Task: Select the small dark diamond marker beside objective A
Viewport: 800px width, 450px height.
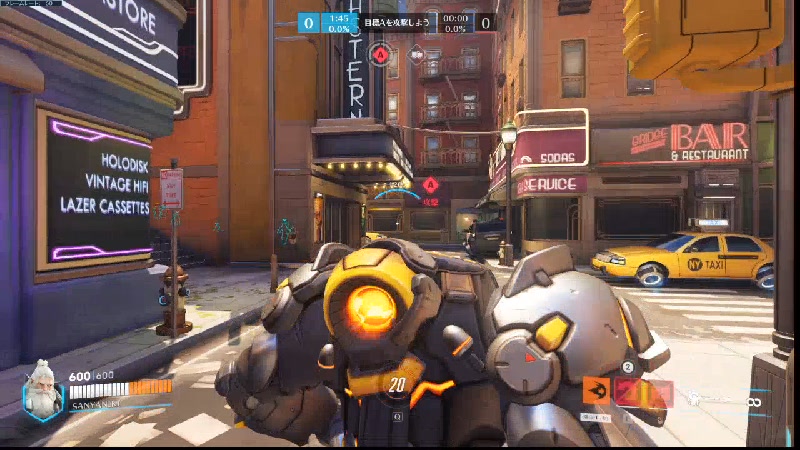Action: [x=416, y=53]
